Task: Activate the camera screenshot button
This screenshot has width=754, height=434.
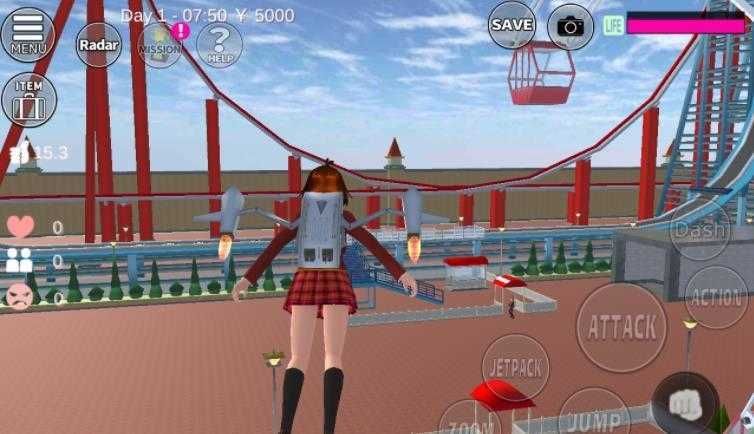Action: tap(570, 26)
